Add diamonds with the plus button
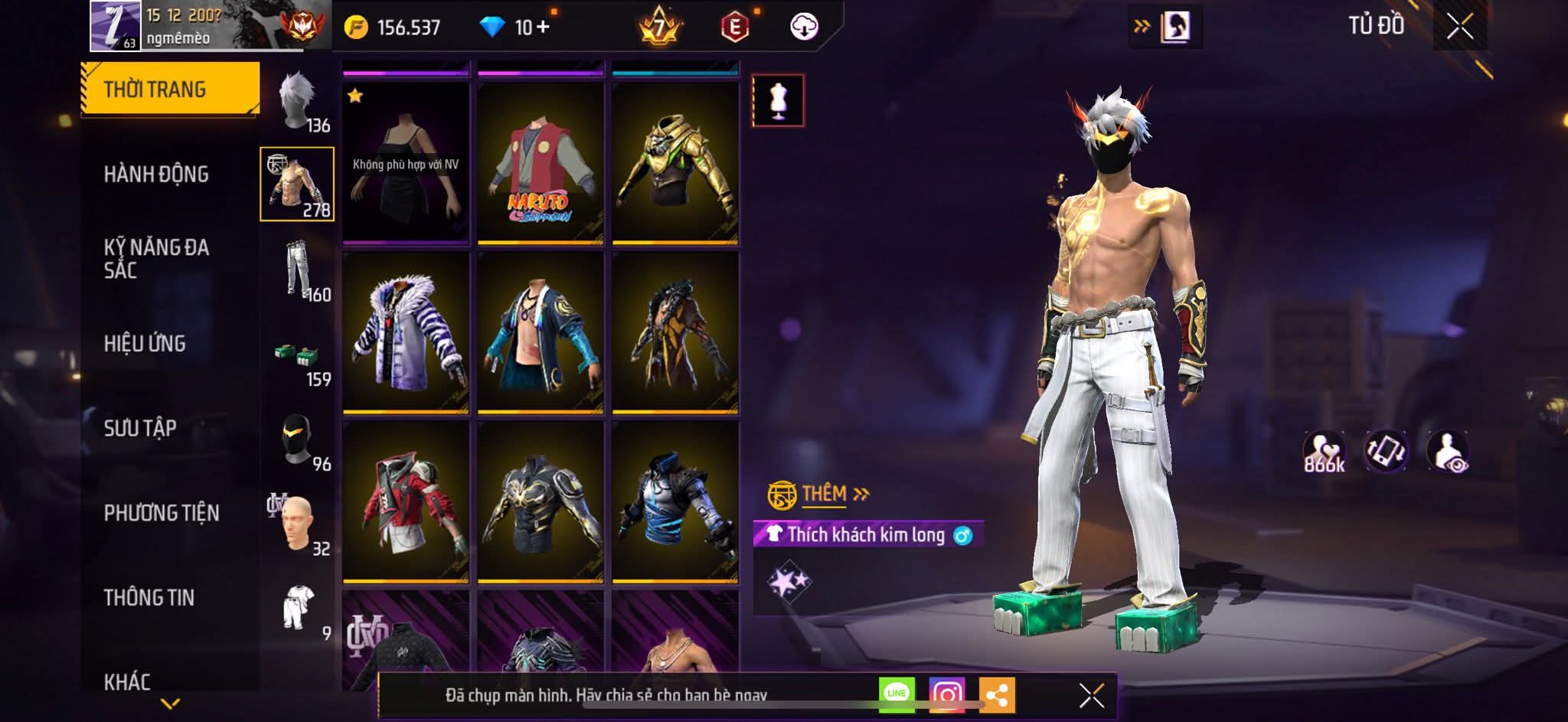 (x=543, y=27)
